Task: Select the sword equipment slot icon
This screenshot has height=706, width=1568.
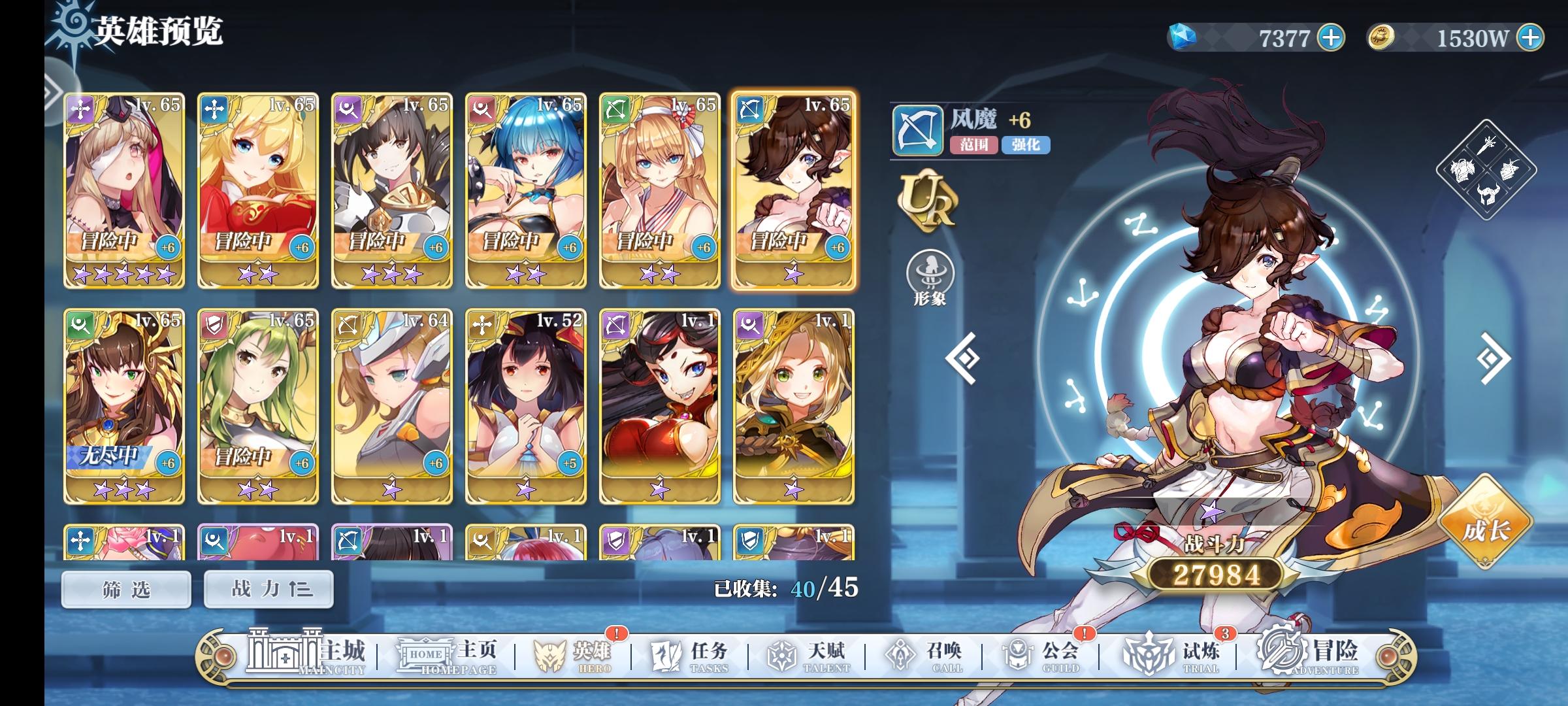Action: point(1486,145)
